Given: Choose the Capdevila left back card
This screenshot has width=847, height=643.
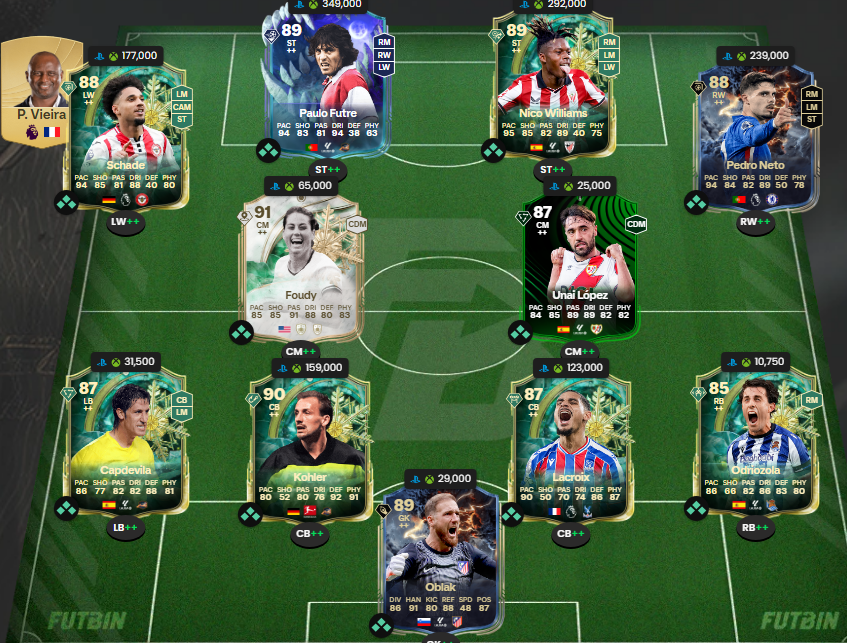Looking at the screenshot, I should [x=125, y=443].
